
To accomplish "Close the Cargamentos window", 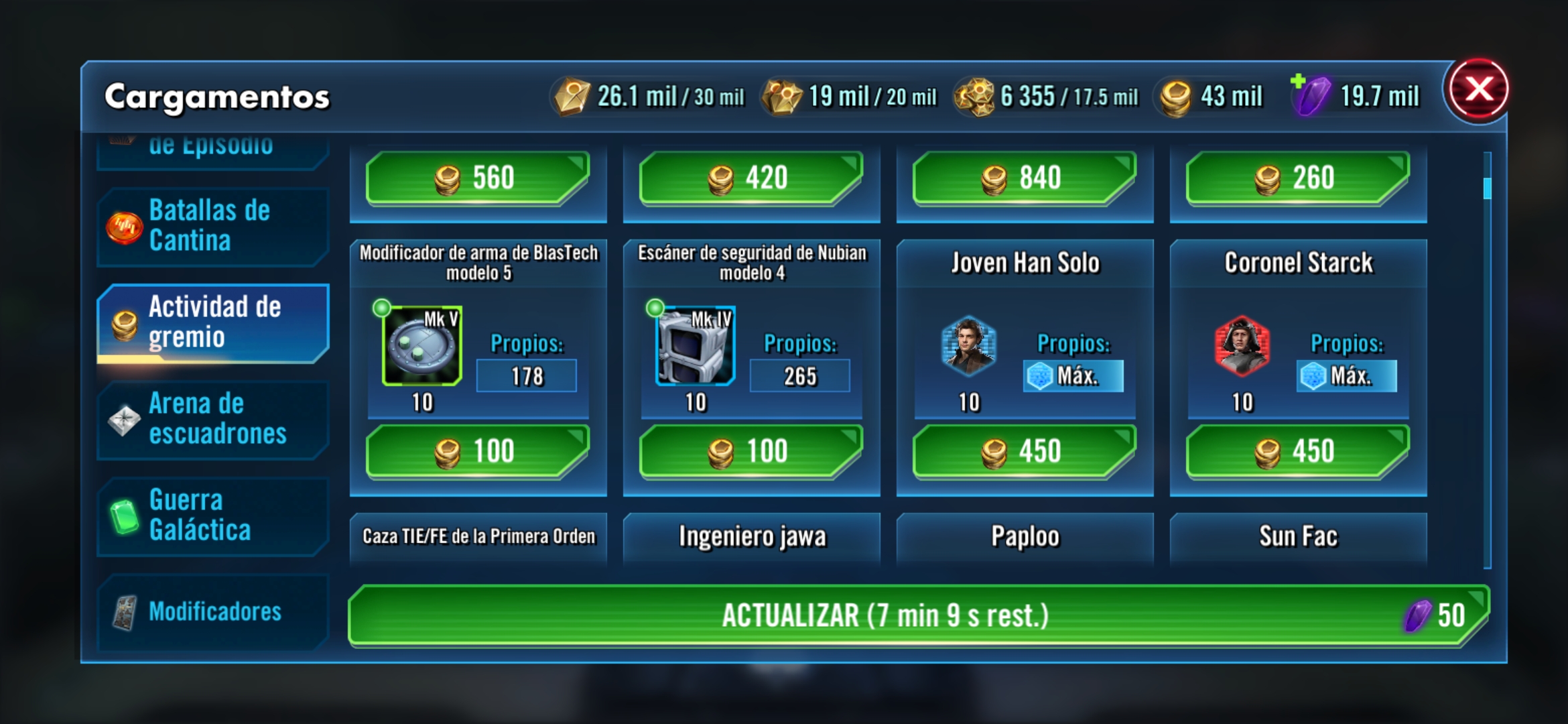I will [x=1478, y=90].
